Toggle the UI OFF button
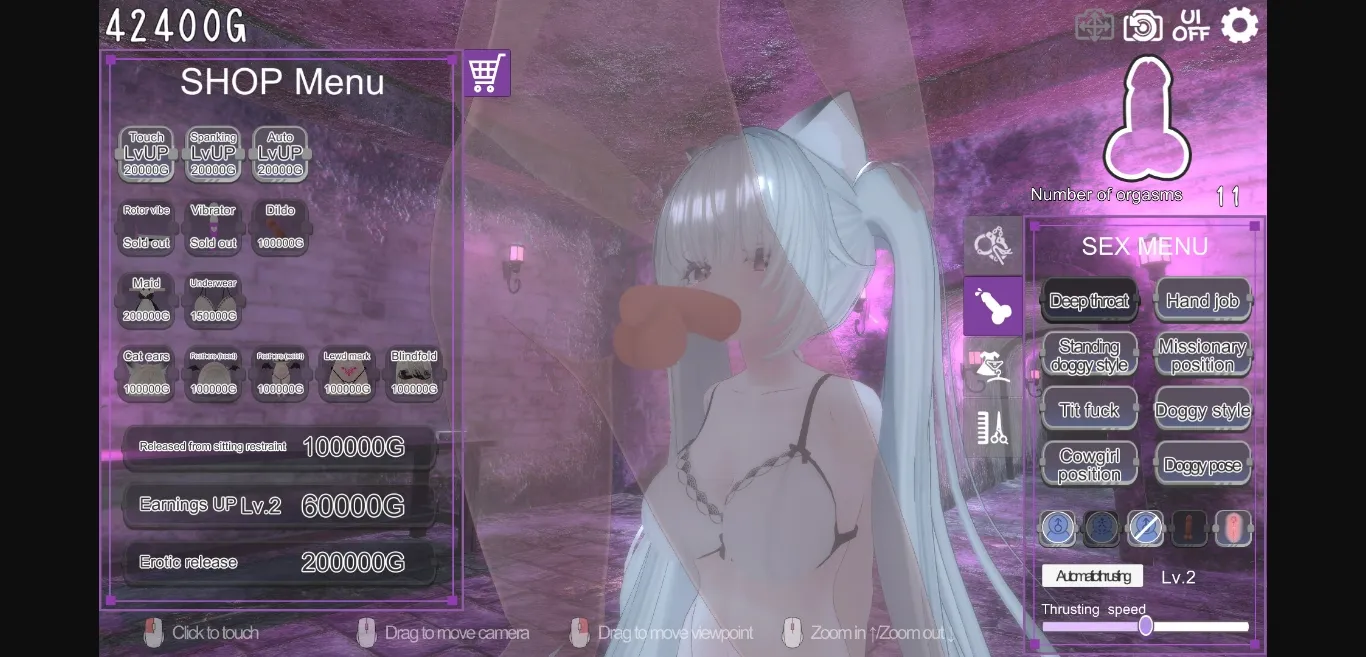The image size is (1366, 657). pos(1190,25)
